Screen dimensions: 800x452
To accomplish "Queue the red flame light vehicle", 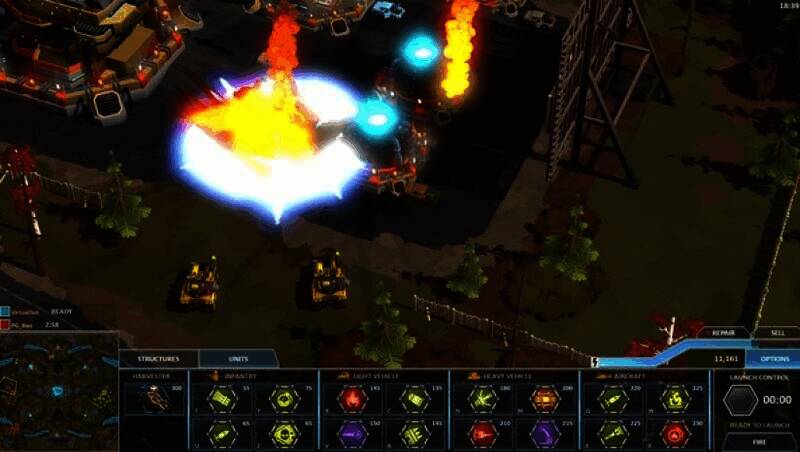I will click(352, 400).
